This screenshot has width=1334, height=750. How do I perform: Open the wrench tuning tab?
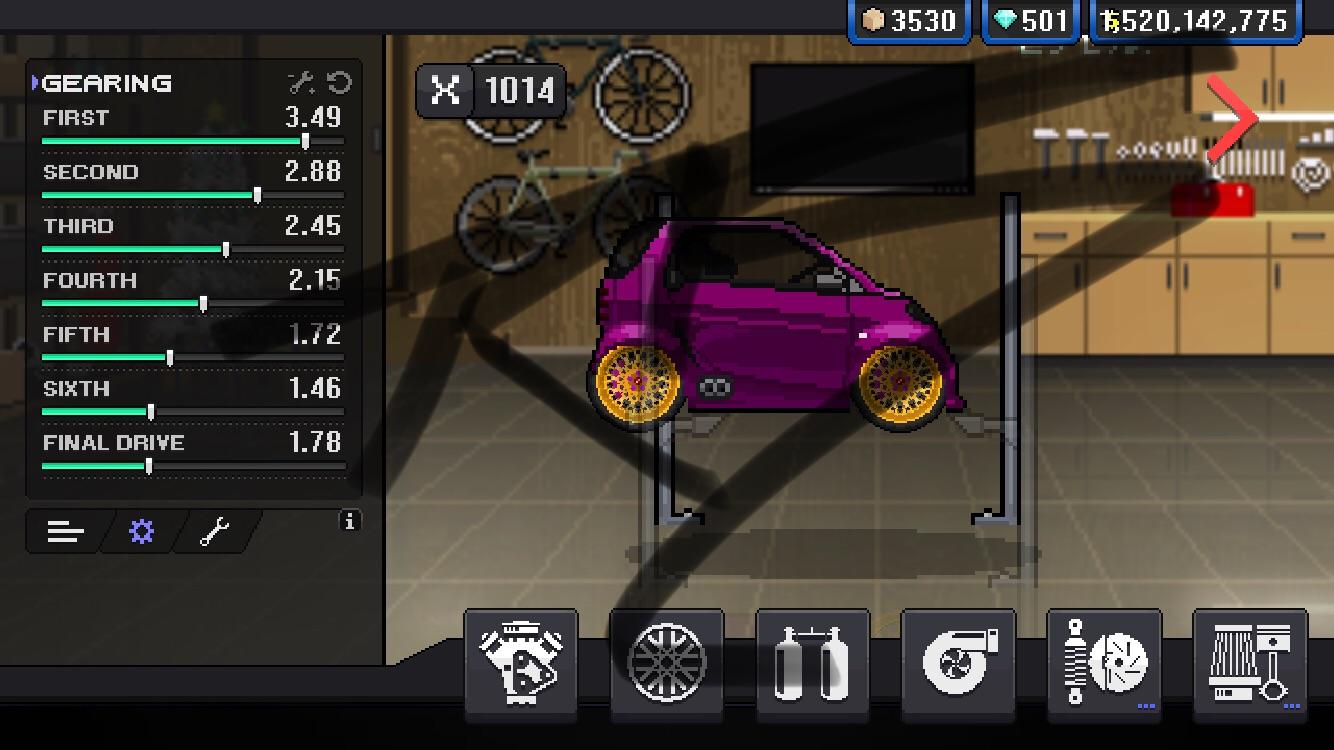point(213,531)
